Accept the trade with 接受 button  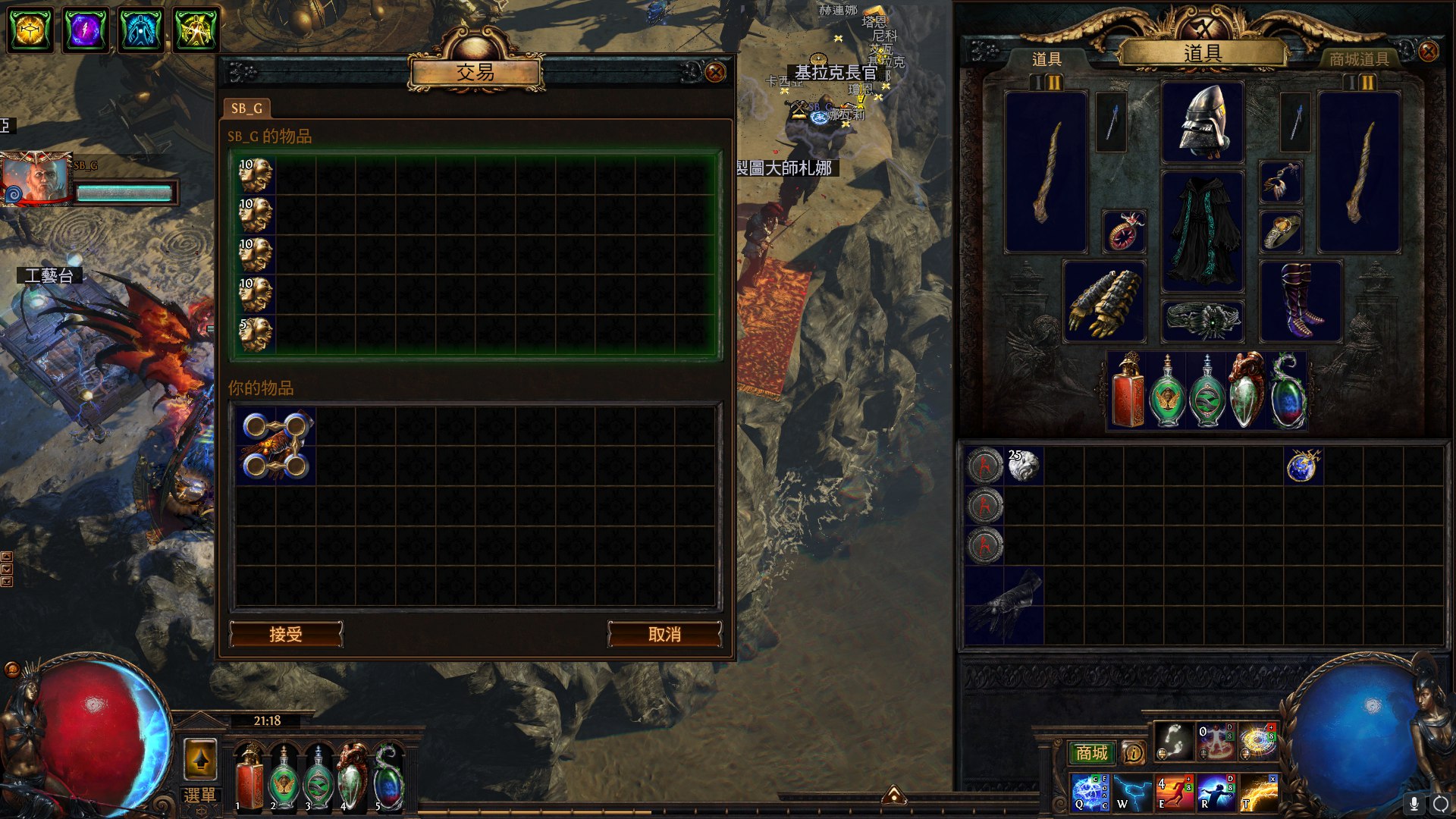286,634
